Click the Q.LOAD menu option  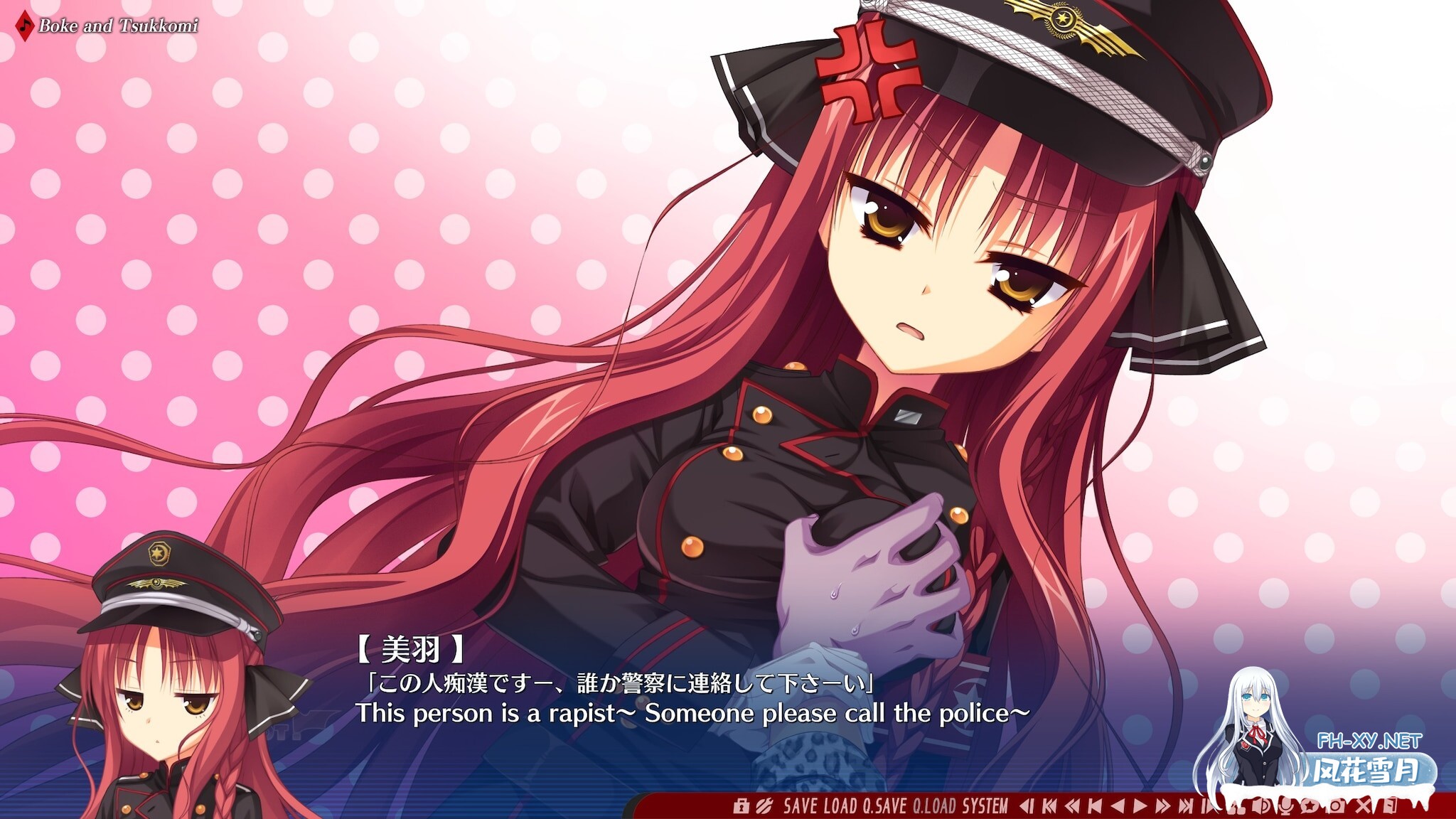click(x=931, y=806)
